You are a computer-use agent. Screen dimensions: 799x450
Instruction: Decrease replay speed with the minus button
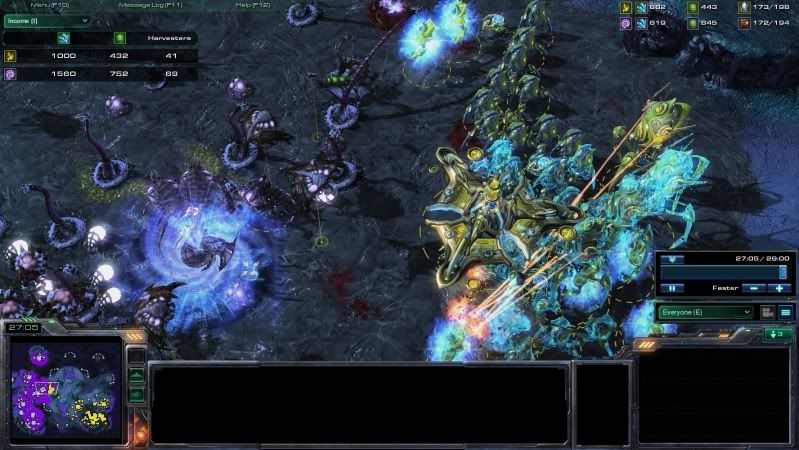pyautogui.click(x=755, y=288)
